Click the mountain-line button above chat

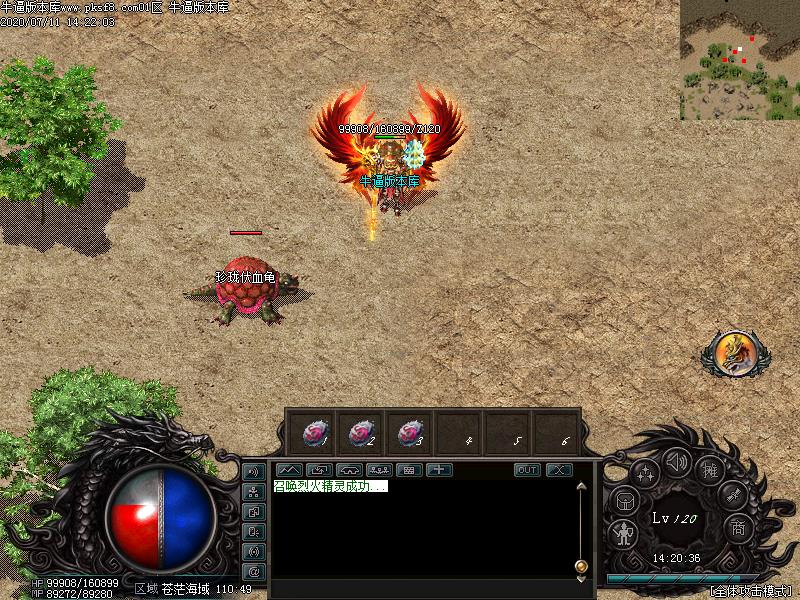point(288,469)
